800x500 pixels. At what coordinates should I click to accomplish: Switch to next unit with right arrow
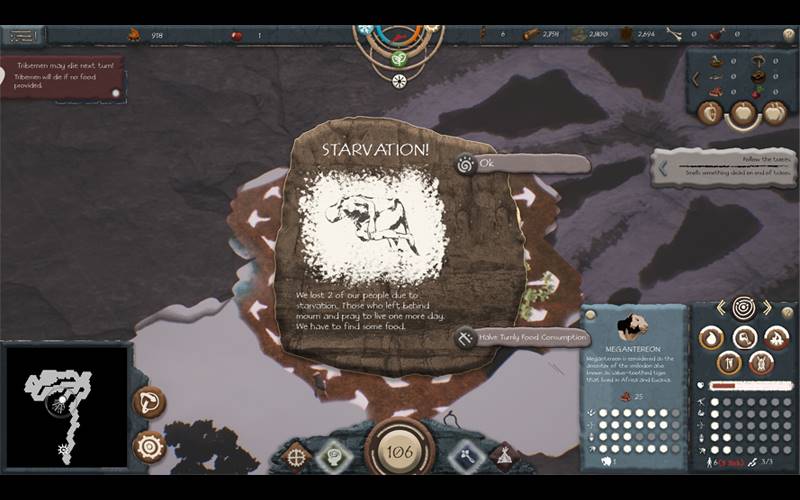[768, 308]
